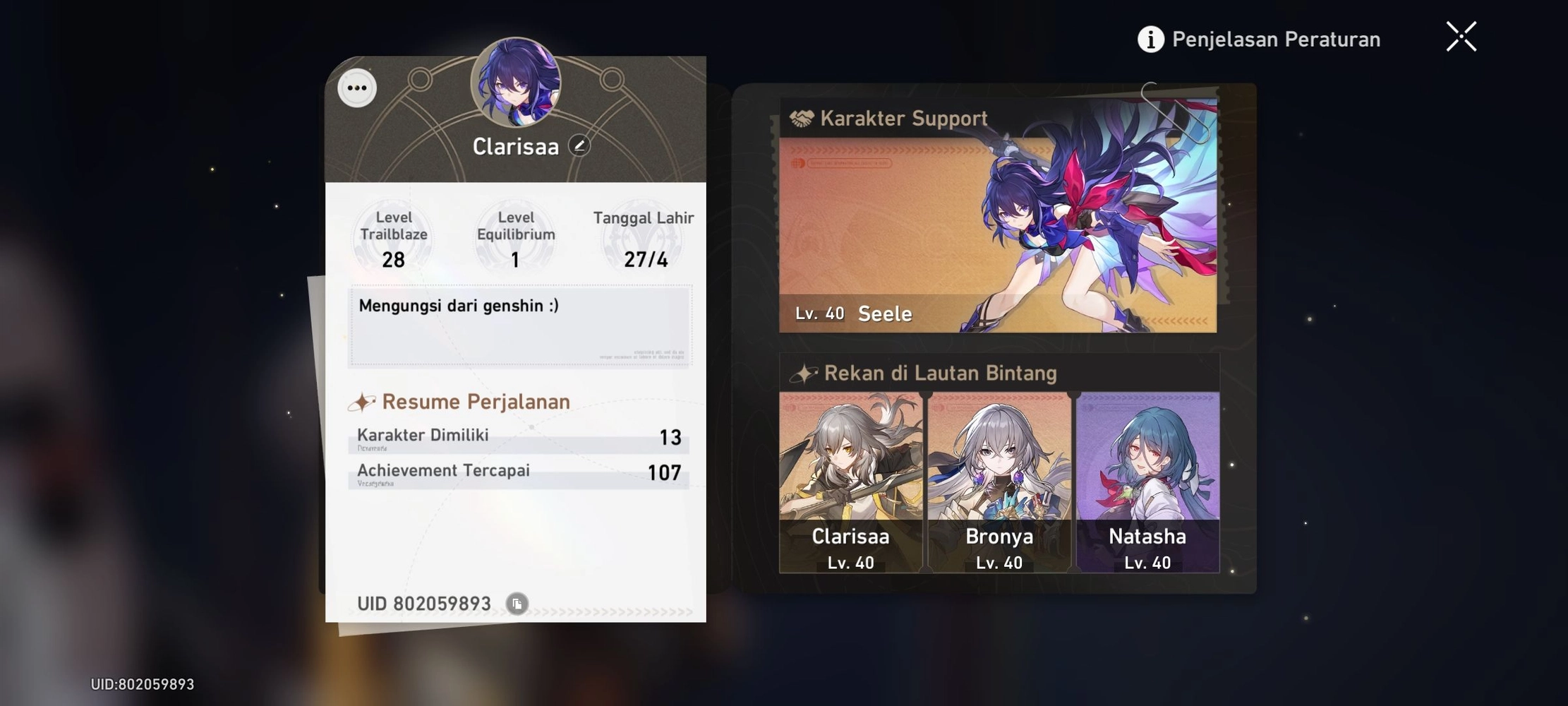Click the pencil icon to edit nickname
1568x706 pixels.
point(579,147)
